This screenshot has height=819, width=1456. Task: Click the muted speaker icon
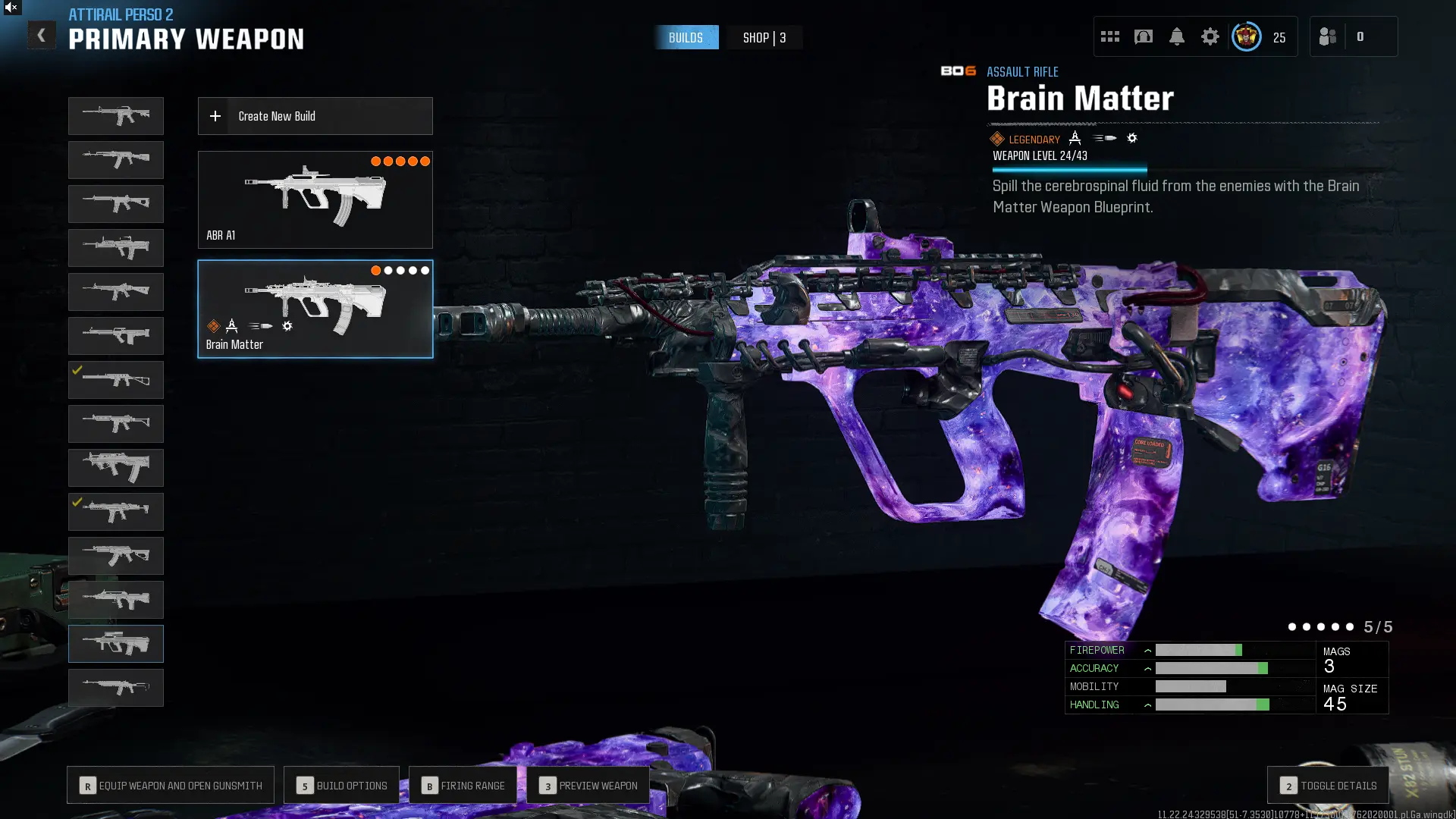click(x=11, y=8)
